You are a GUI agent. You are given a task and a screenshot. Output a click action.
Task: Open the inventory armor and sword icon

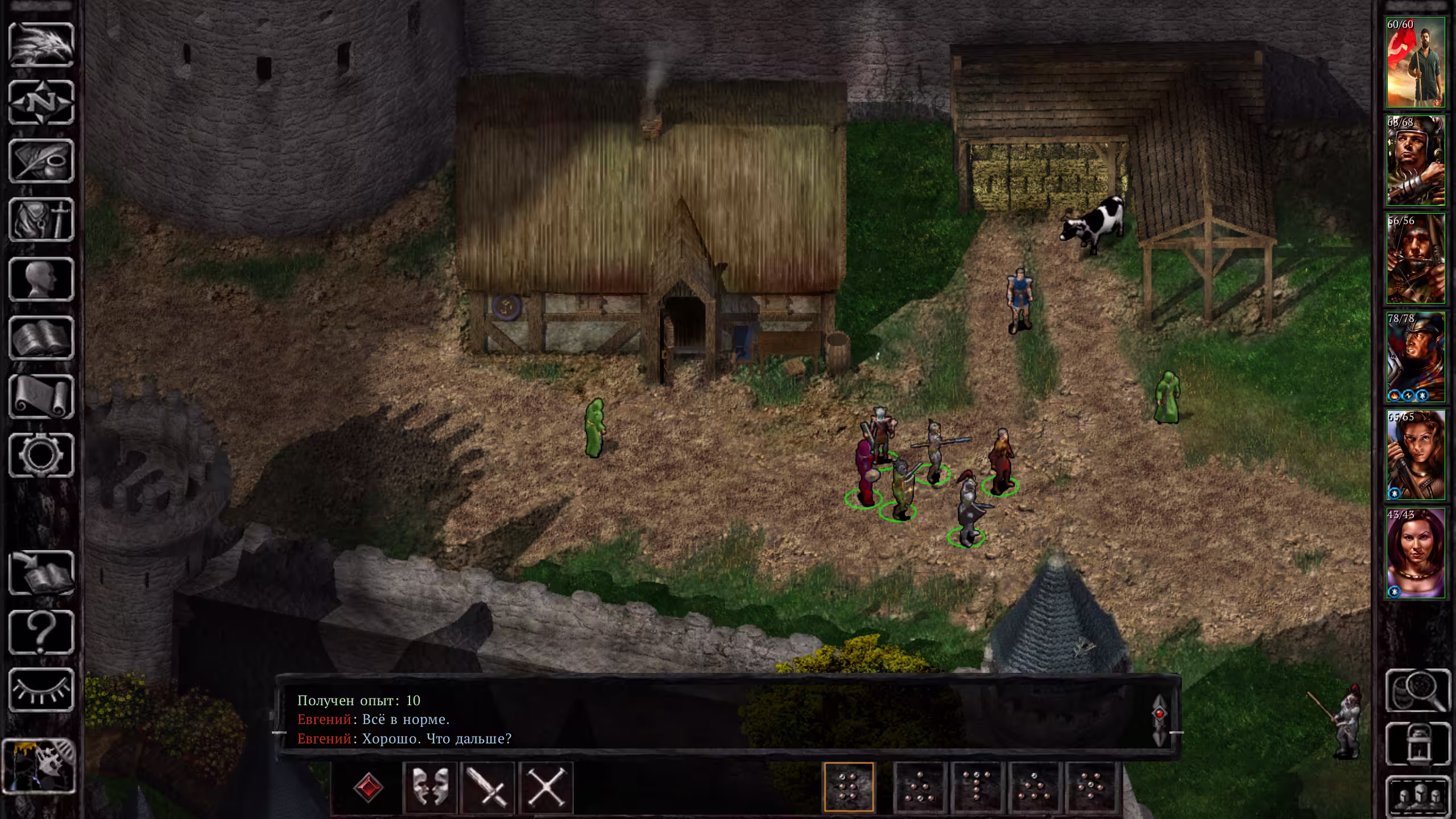pyautogui.click(x=42, y=220)
